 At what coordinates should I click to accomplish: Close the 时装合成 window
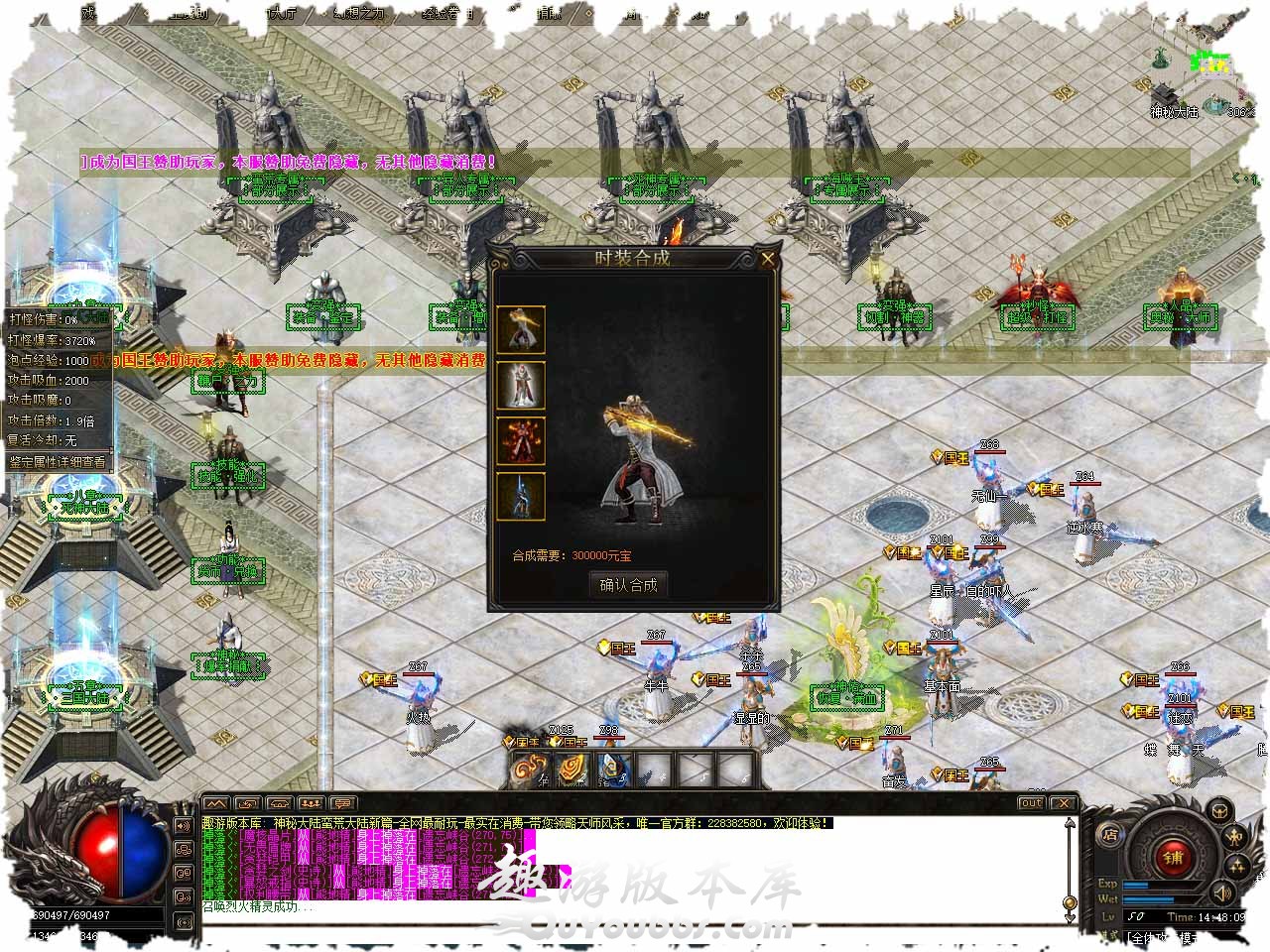767,260
